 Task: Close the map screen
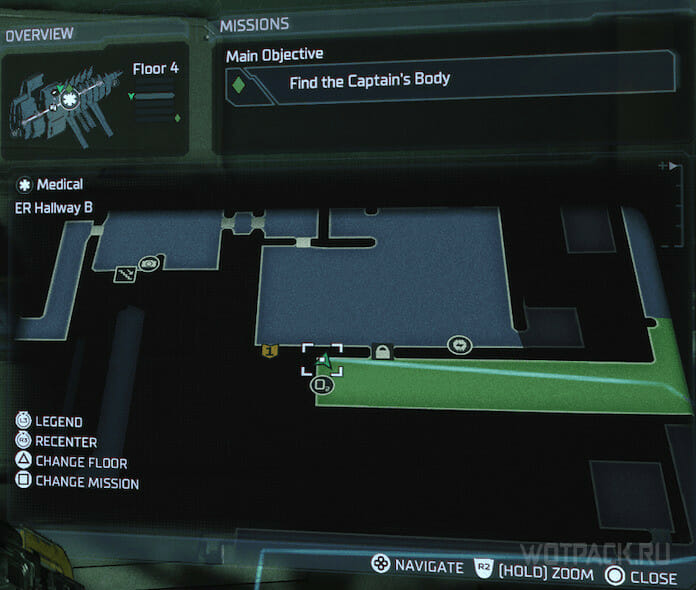click(641, 576)
